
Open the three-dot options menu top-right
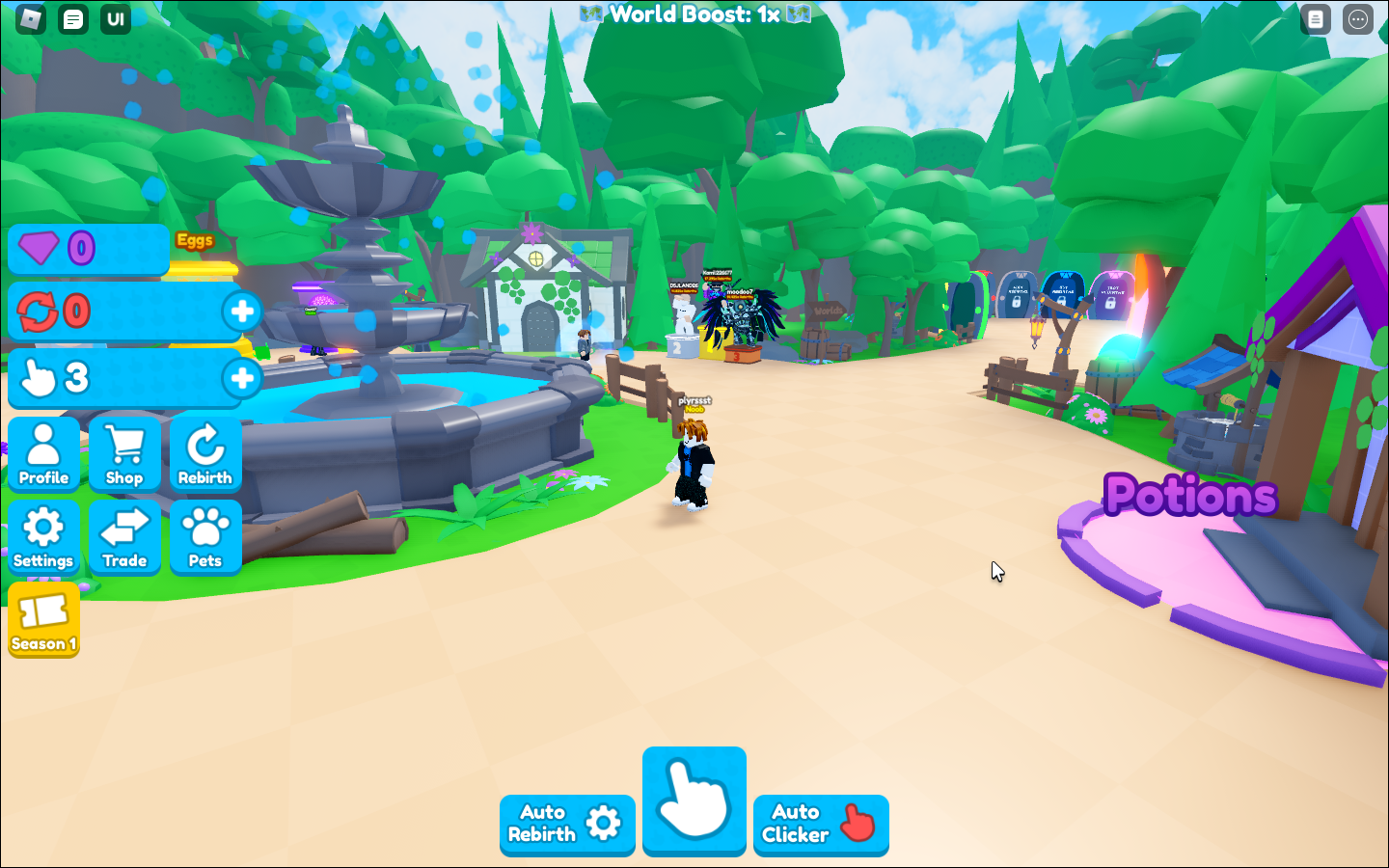click(1358, 18)
